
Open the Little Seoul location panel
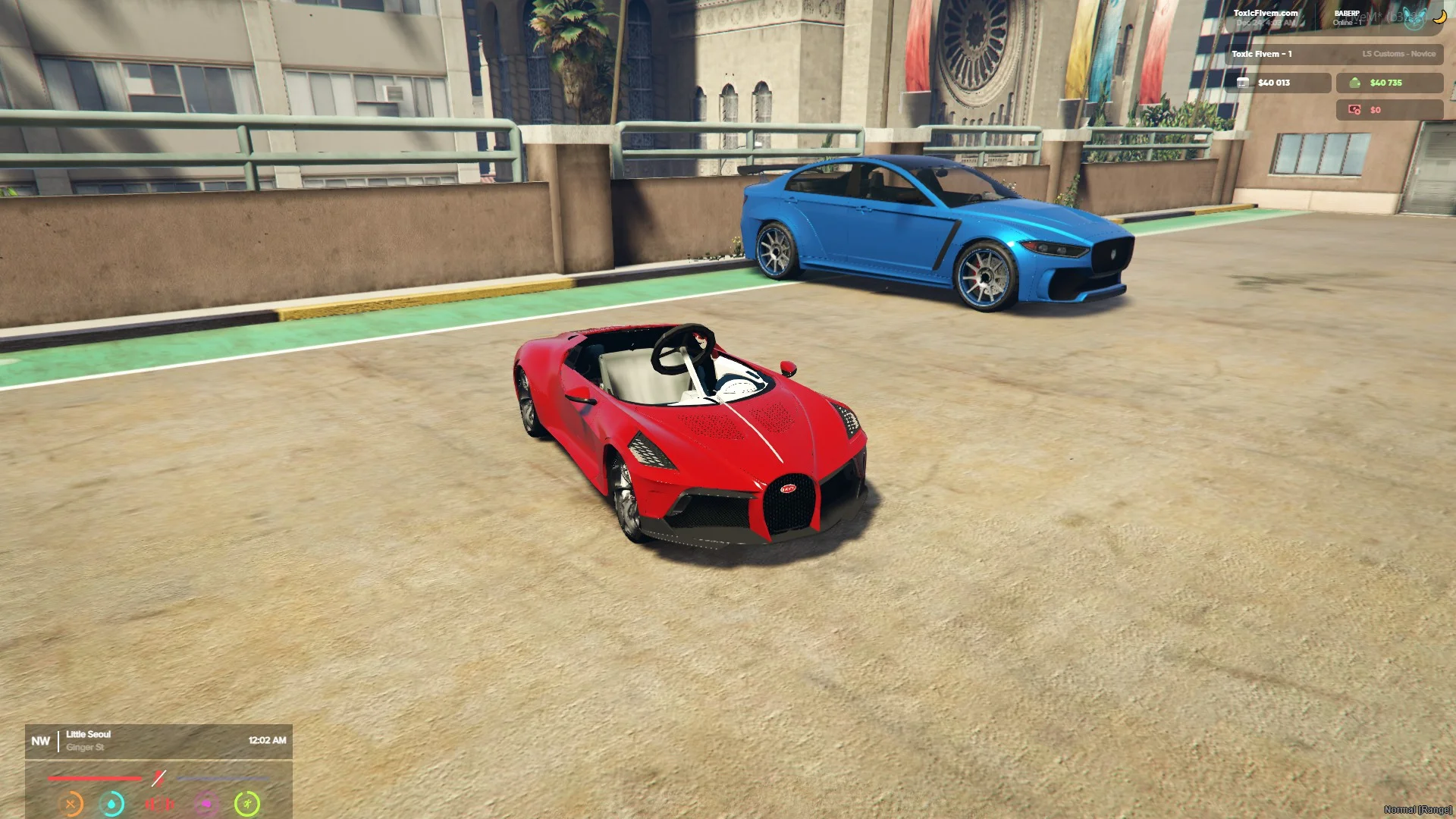[x=88, y=740]
